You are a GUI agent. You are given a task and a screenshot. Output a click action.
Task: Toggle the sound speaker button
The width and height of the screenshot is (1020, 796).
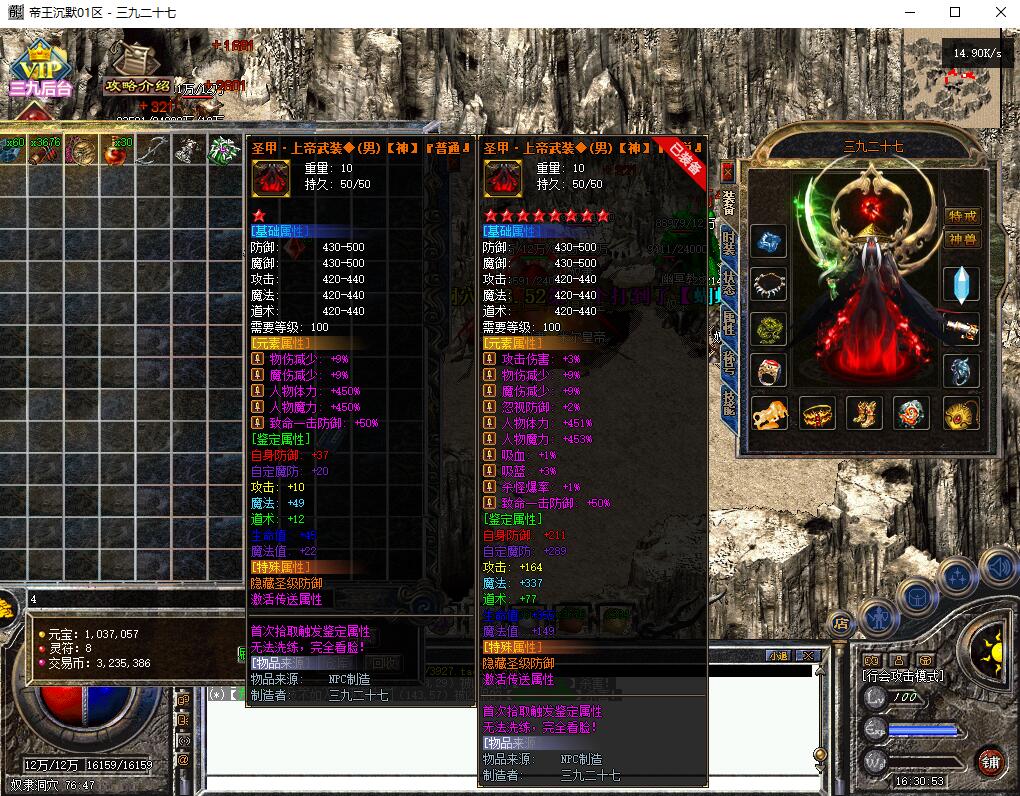(998, 568)
